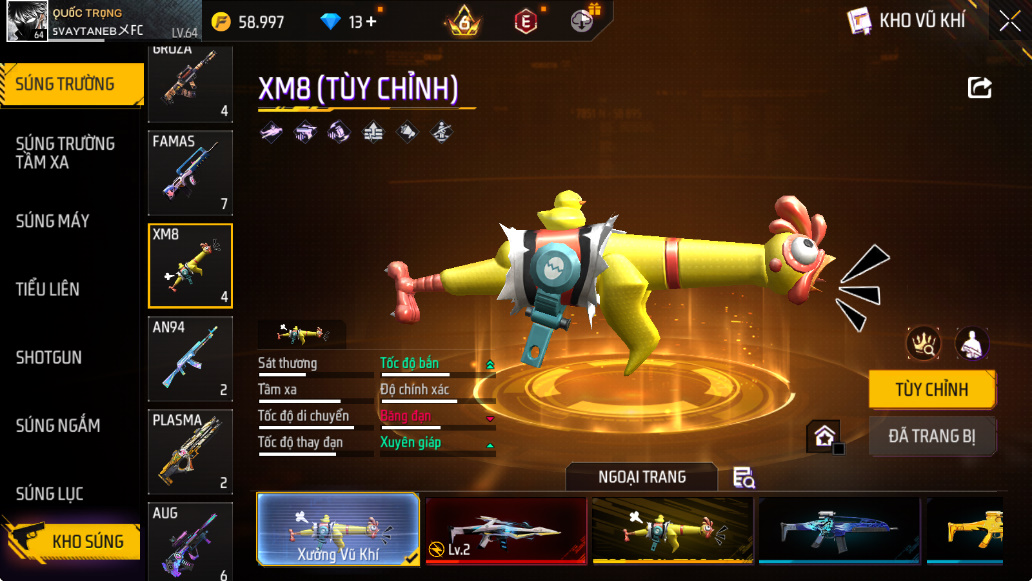Open the Súng Máy weapon category
The width and height of the screenshot is (1032, 581).
[53, 221]
